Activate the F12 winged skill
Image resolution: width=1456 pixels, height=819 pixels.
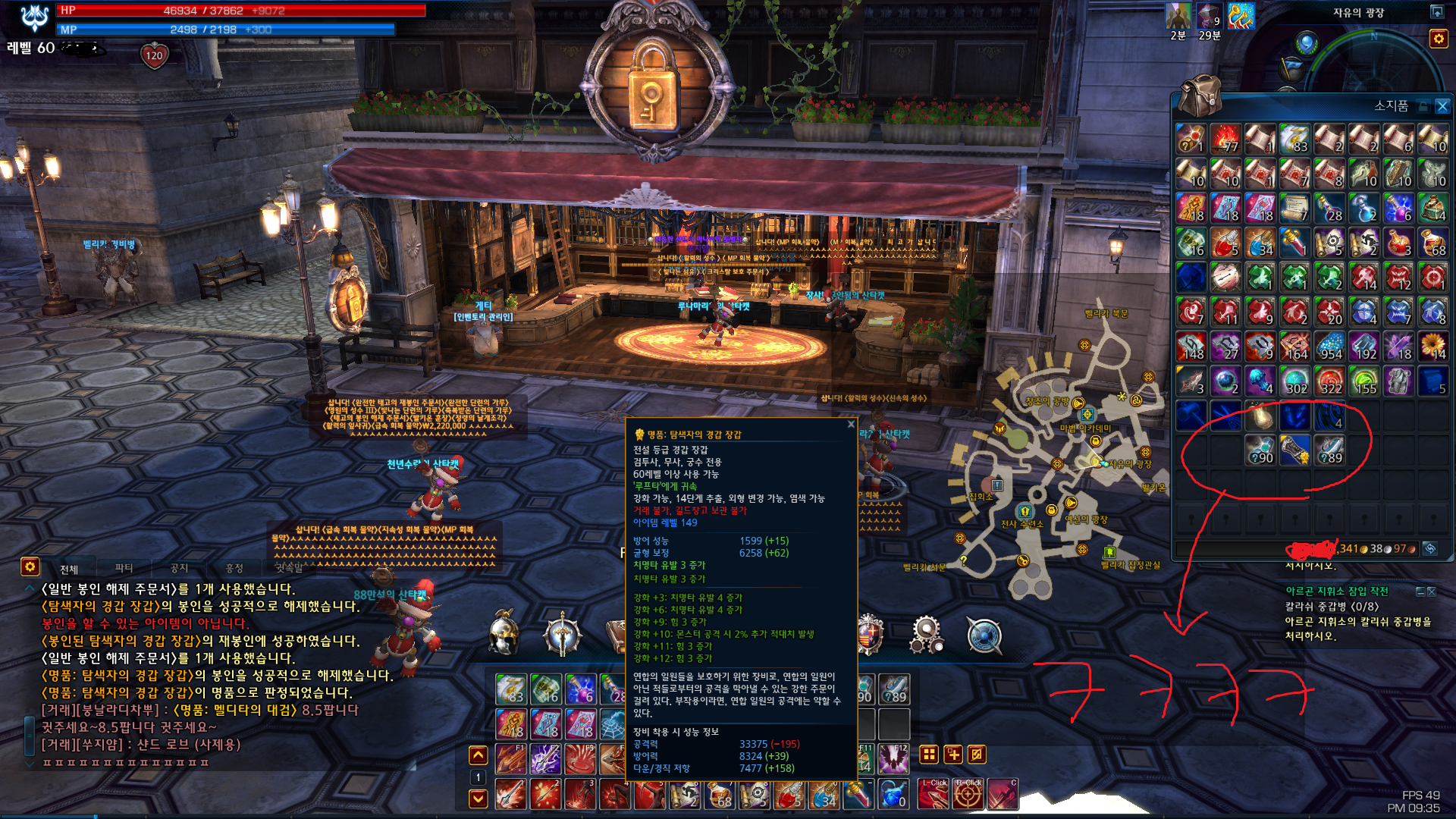pos(893,758)
